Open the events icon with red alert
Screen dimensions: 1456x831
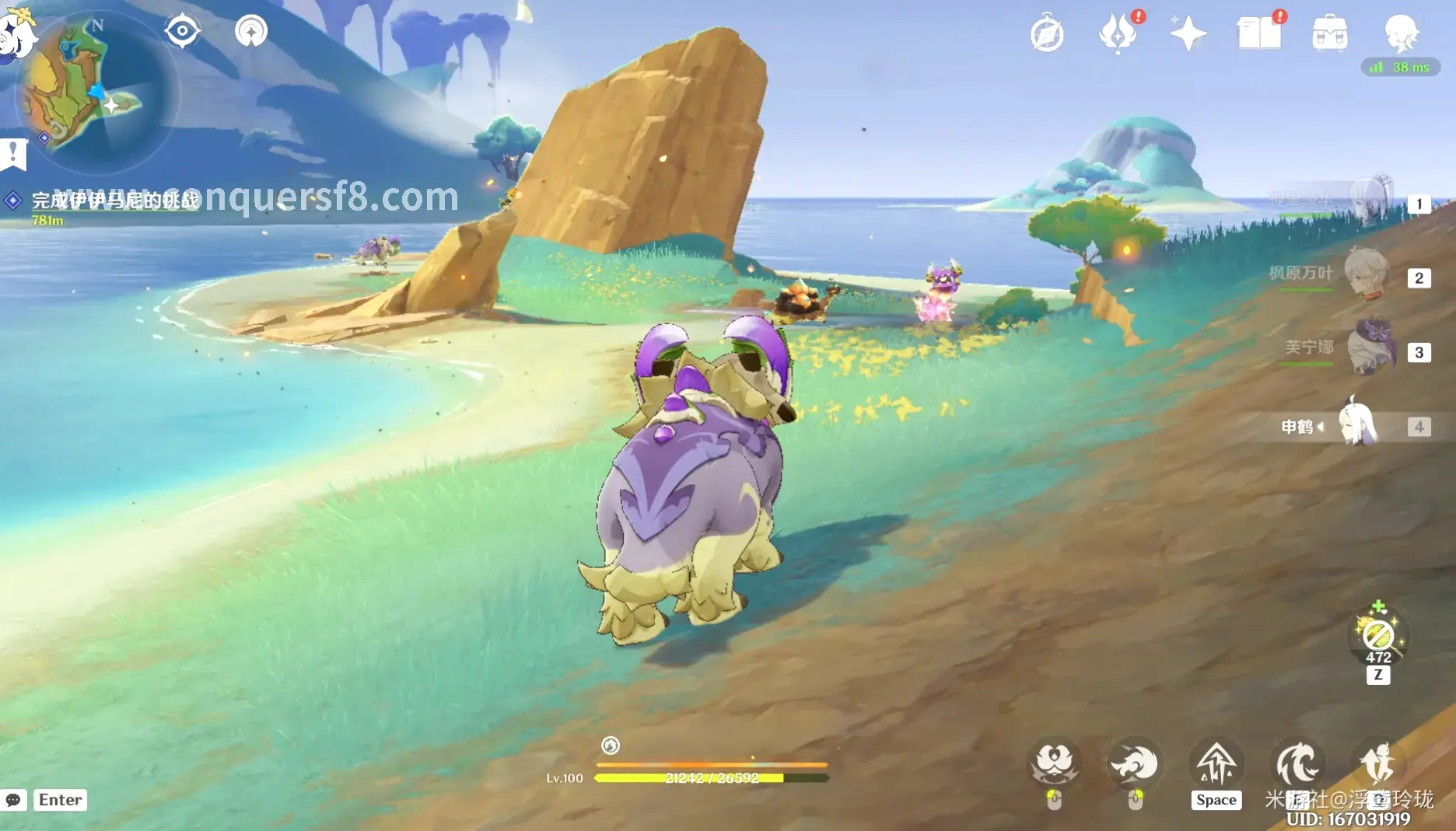tap(1118, 34)
